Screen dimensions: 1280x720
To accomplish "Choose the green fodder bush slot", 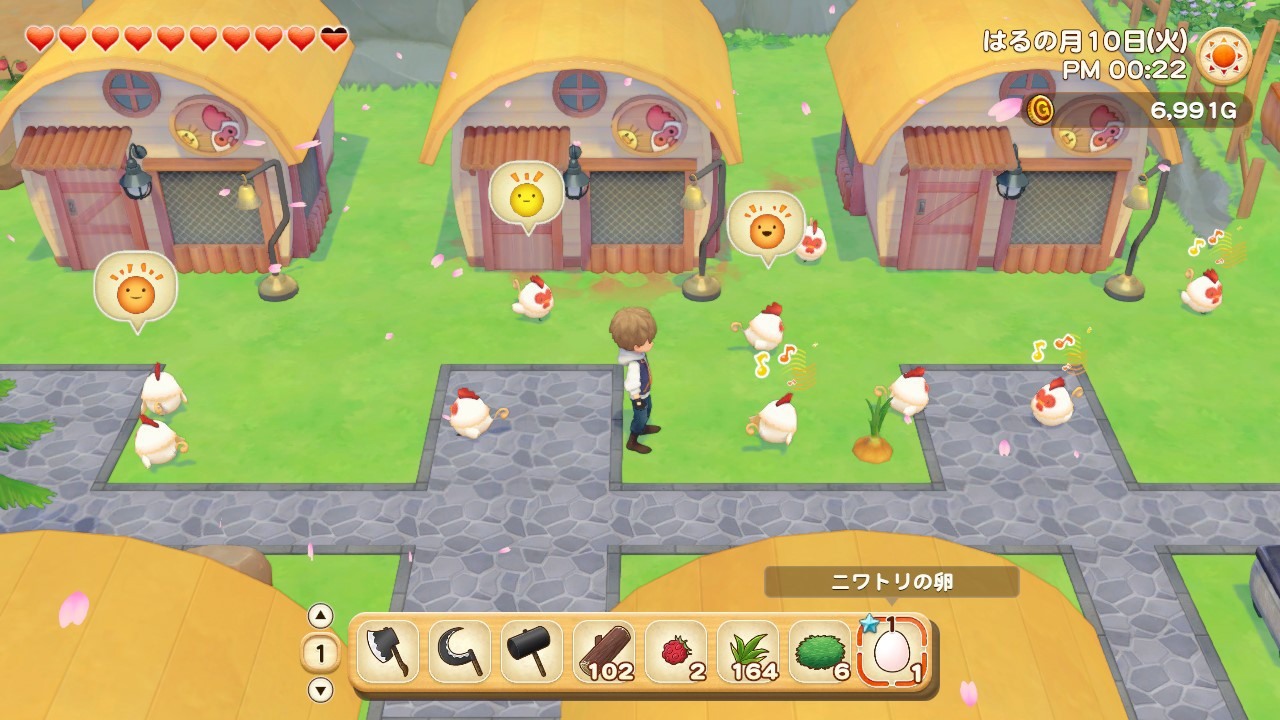I will coord(820,652).
